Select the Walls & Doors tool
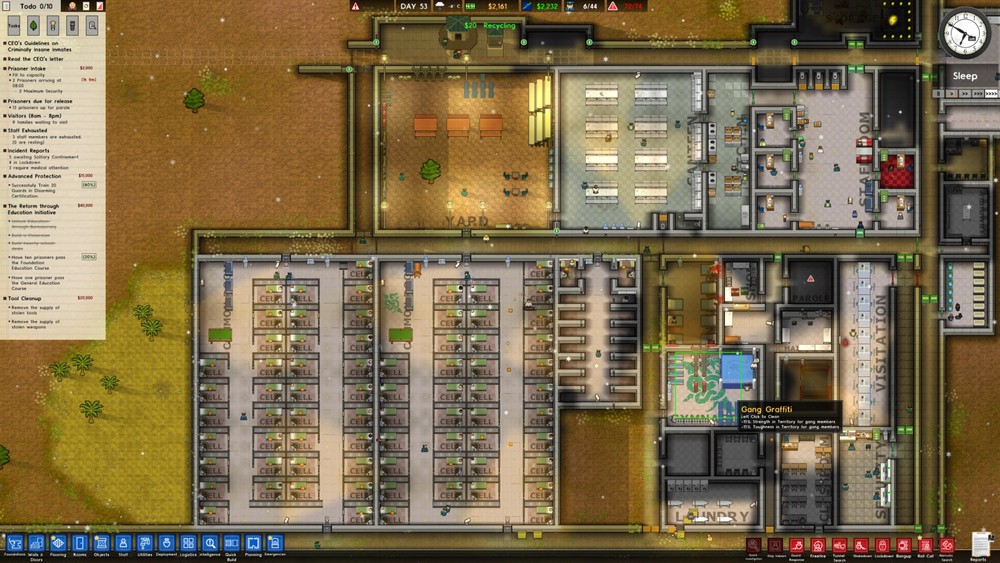 [x=37, y=542]
